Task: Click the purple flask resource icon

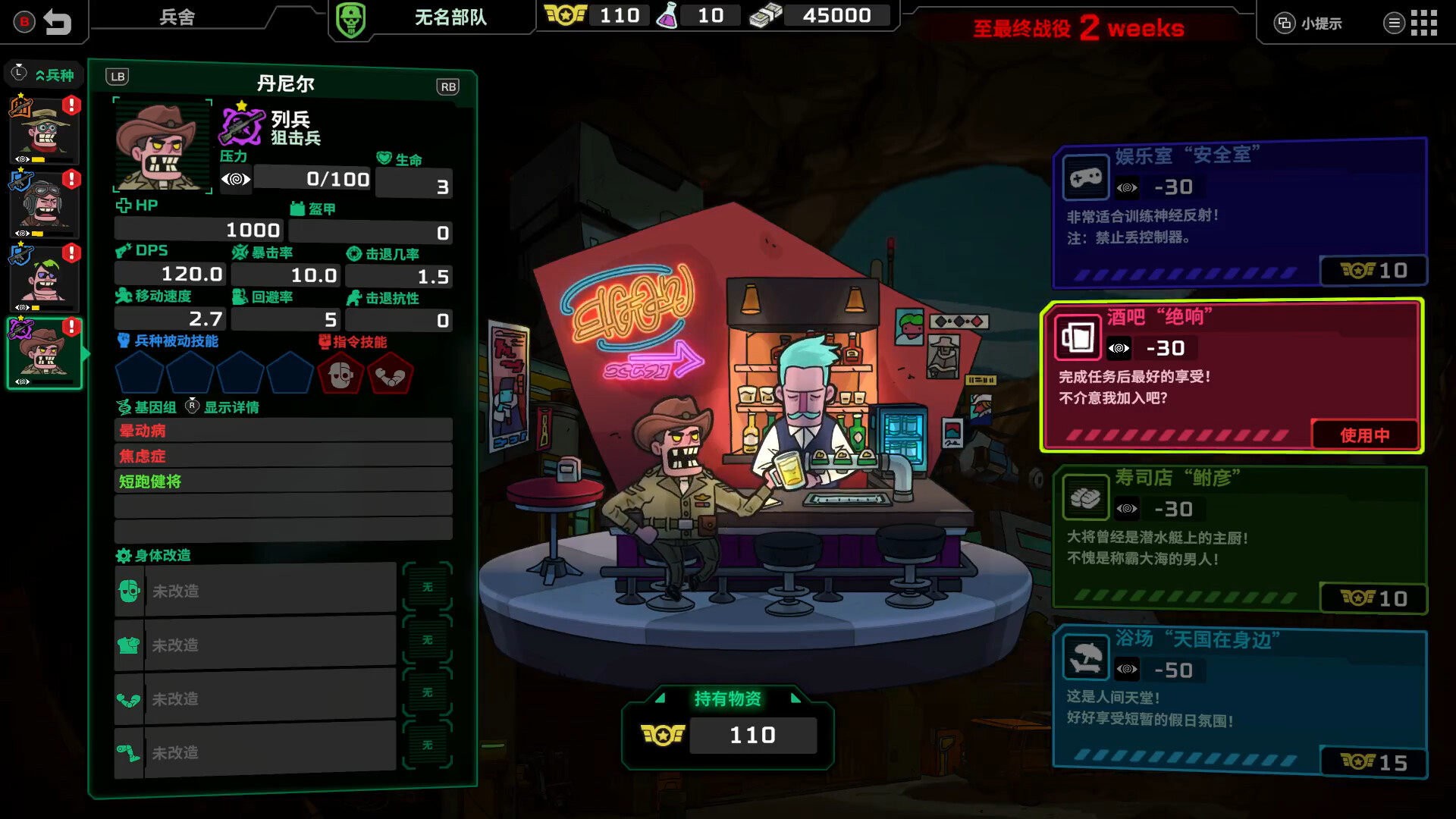Action: pyautogui.click(x=667, y=15)
